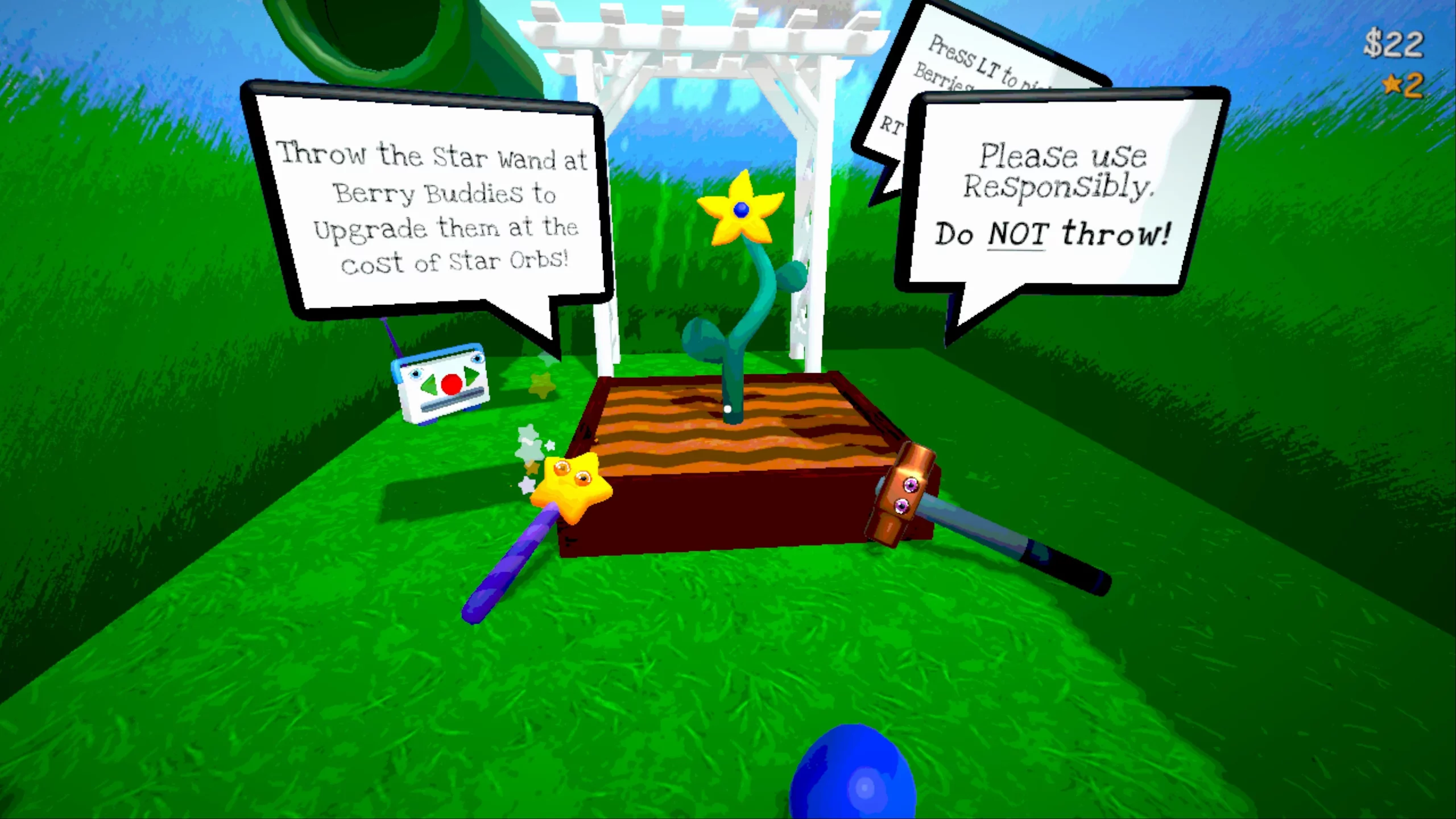Viewport: 1456px width, 819px height.
Task: Click the radio's left eye
Action: (416, 374)
